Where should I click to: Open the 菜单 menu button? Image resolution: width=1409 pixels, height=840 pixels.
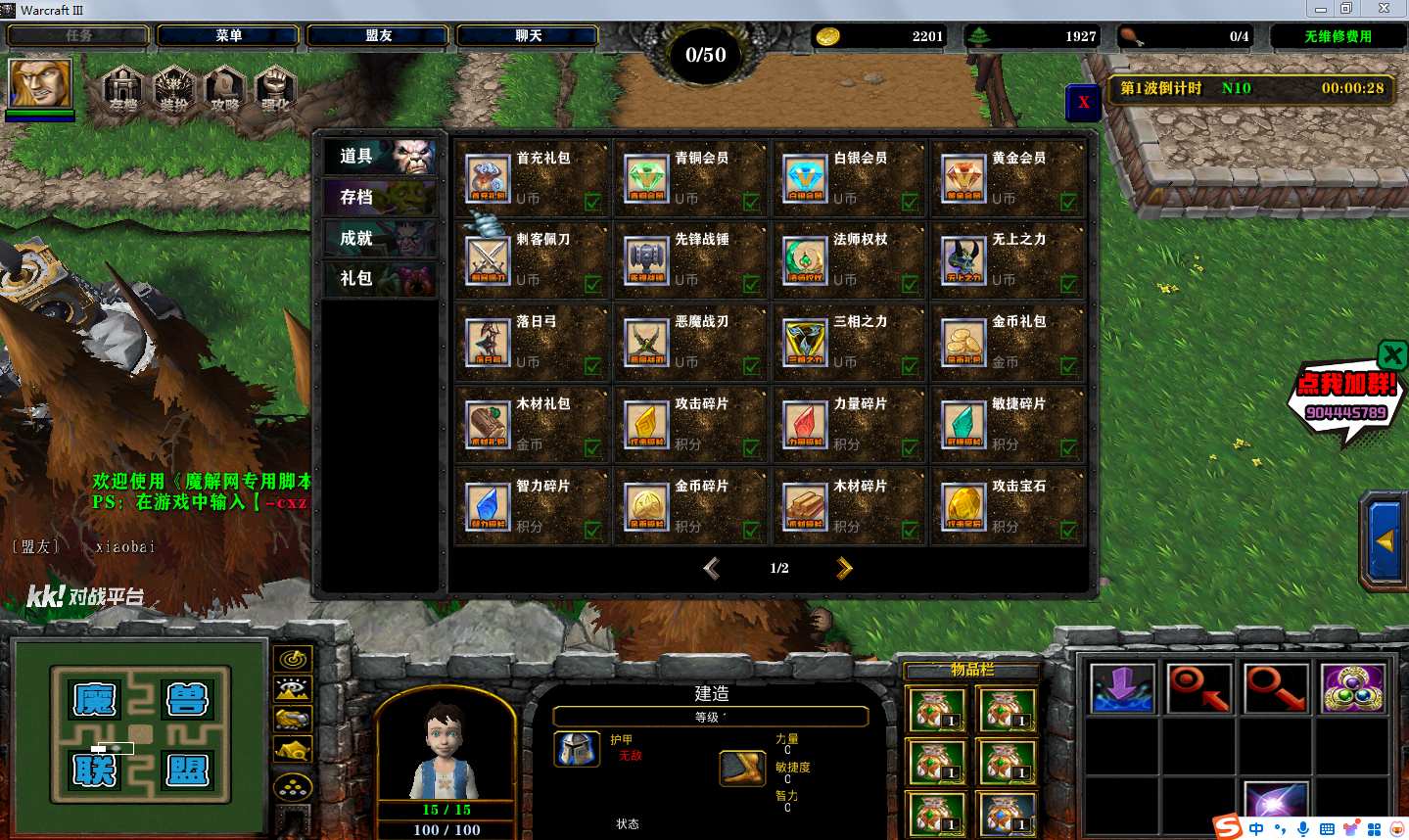(x=228, y=36)
